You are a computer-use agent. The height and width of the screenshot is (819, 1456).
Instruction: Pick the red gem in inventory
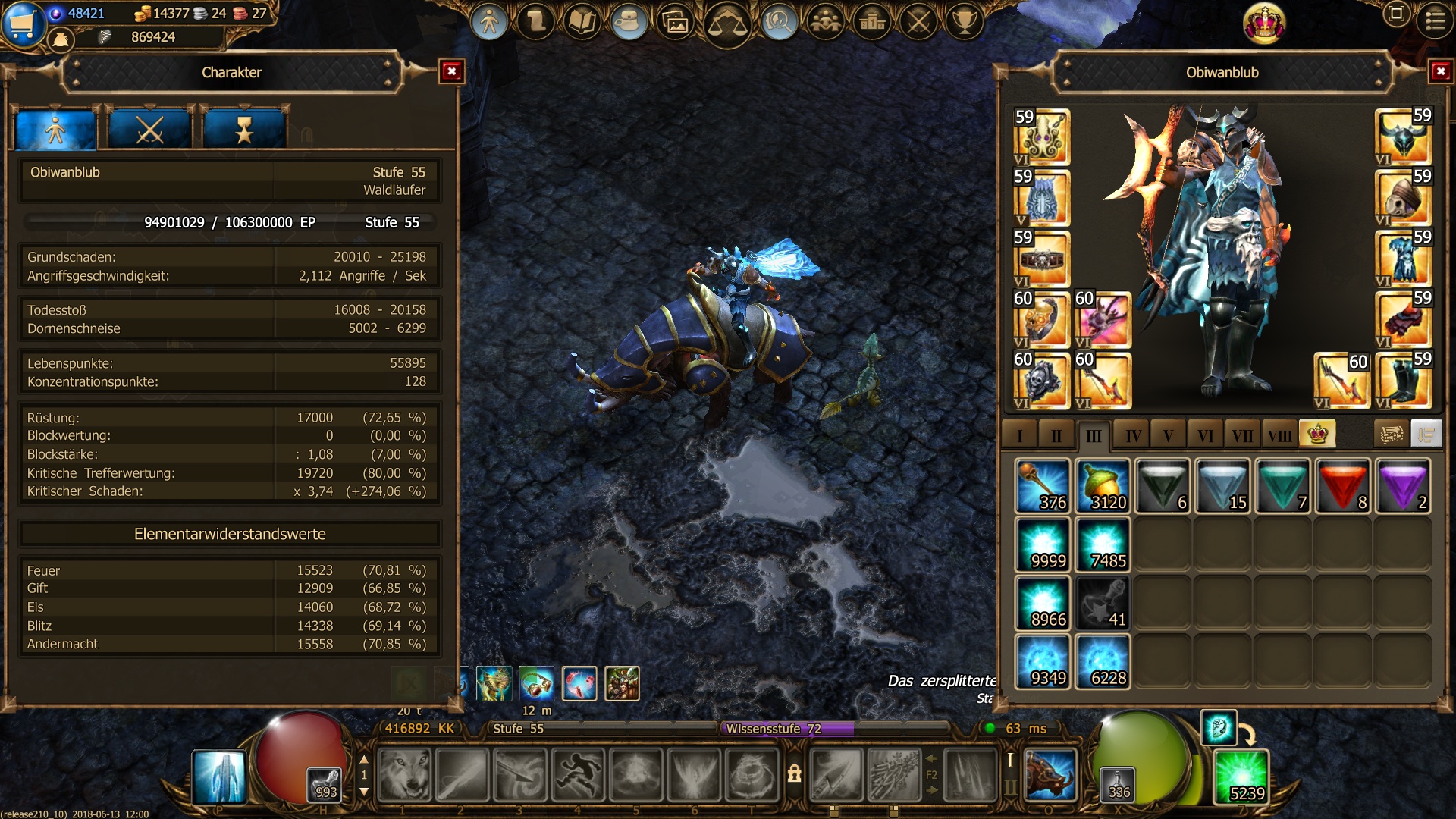1342,486
